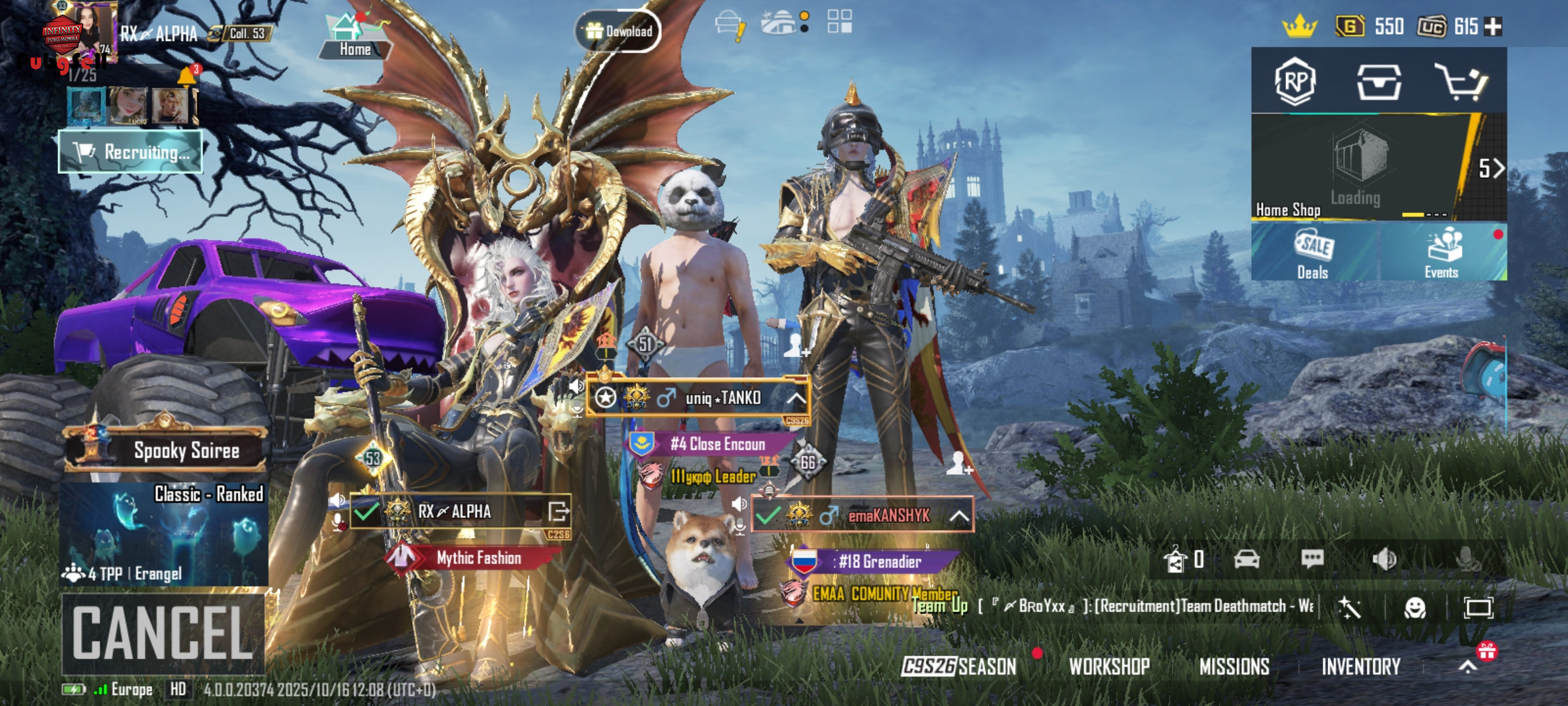Image resolution: width=1568 pixels, height=706 pixels.
Task: Open the Deals sale section
Action: pos(1313,253)
